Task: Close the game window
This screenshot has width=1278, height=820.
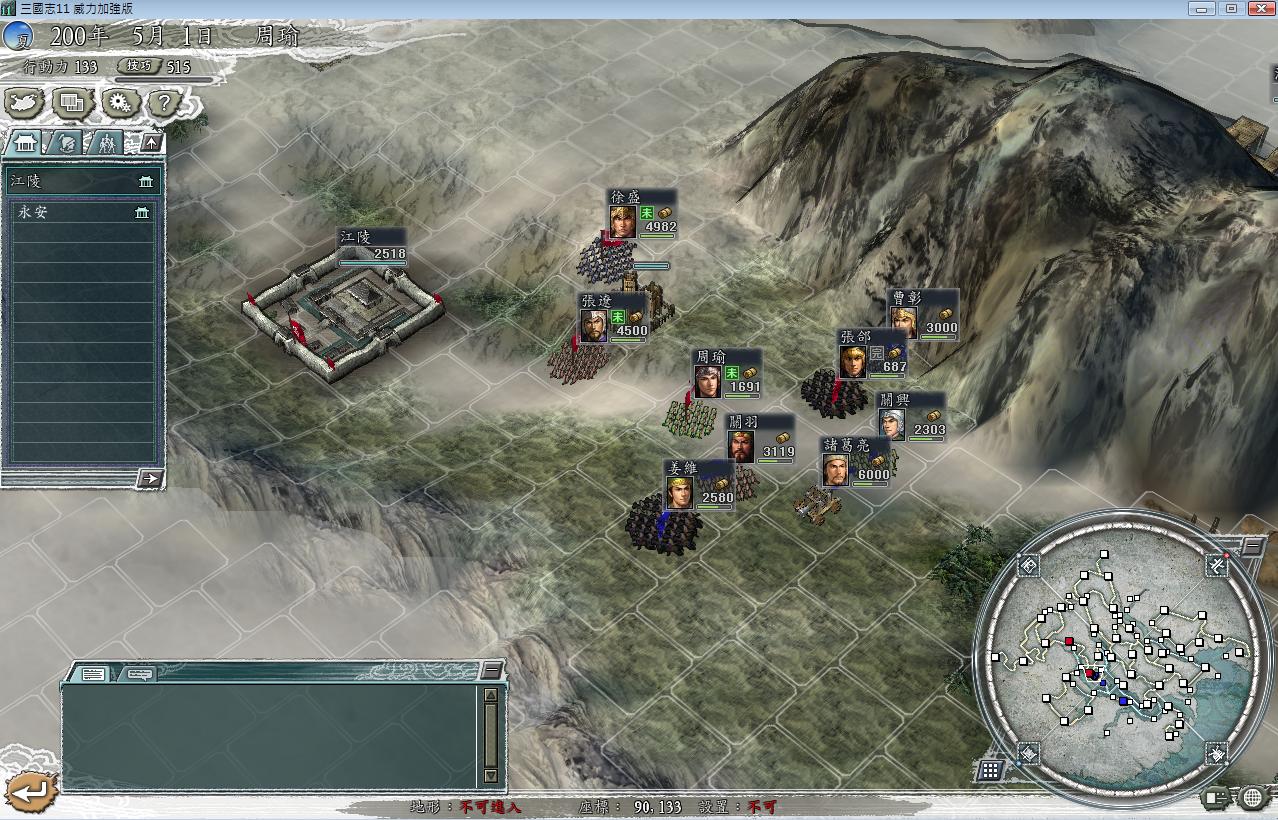Action: pos(1258,8)
